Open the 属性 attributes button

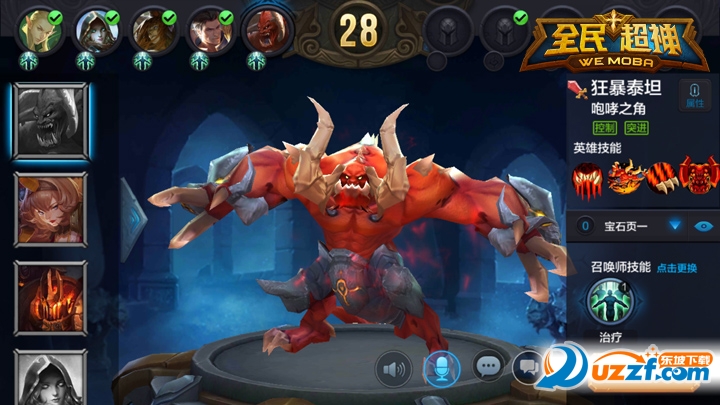point(692,96)
